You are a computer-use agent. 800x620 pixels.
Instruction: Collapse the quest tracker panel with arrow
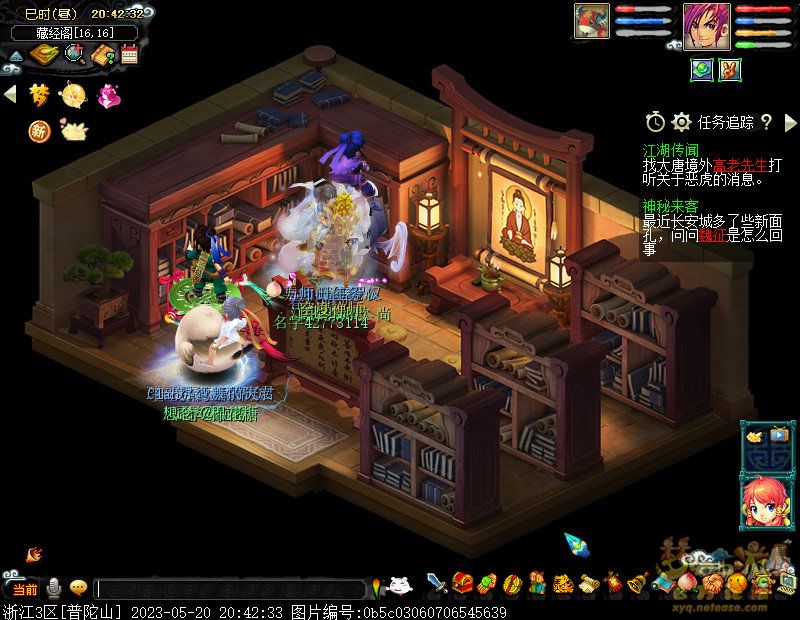788,122
